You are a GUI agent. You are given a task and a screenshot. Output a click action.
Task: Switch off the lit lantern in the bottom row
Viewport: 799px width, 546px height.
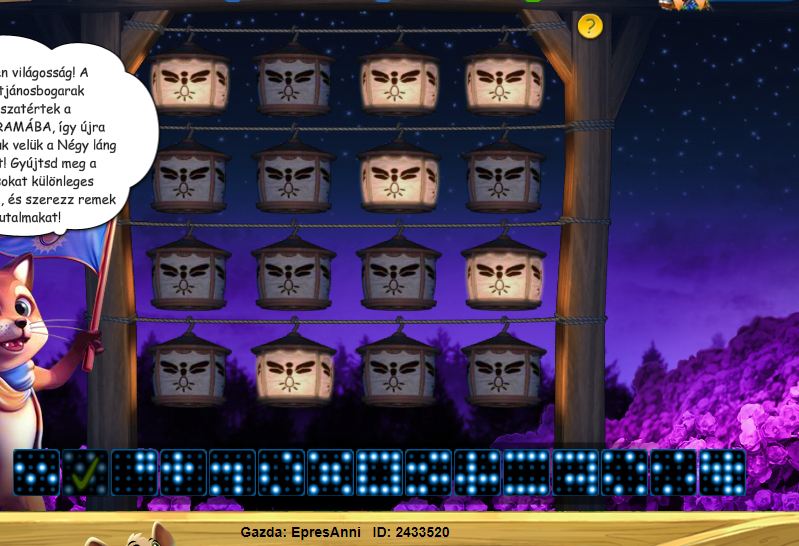tap(294, 367)
